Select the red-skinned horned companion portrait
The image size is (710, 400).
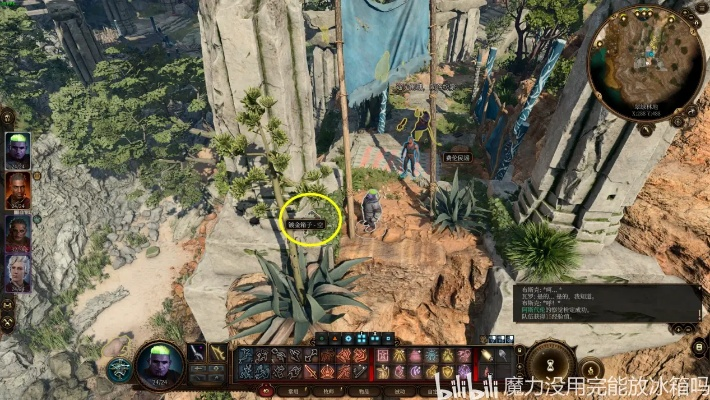(18, 232)
